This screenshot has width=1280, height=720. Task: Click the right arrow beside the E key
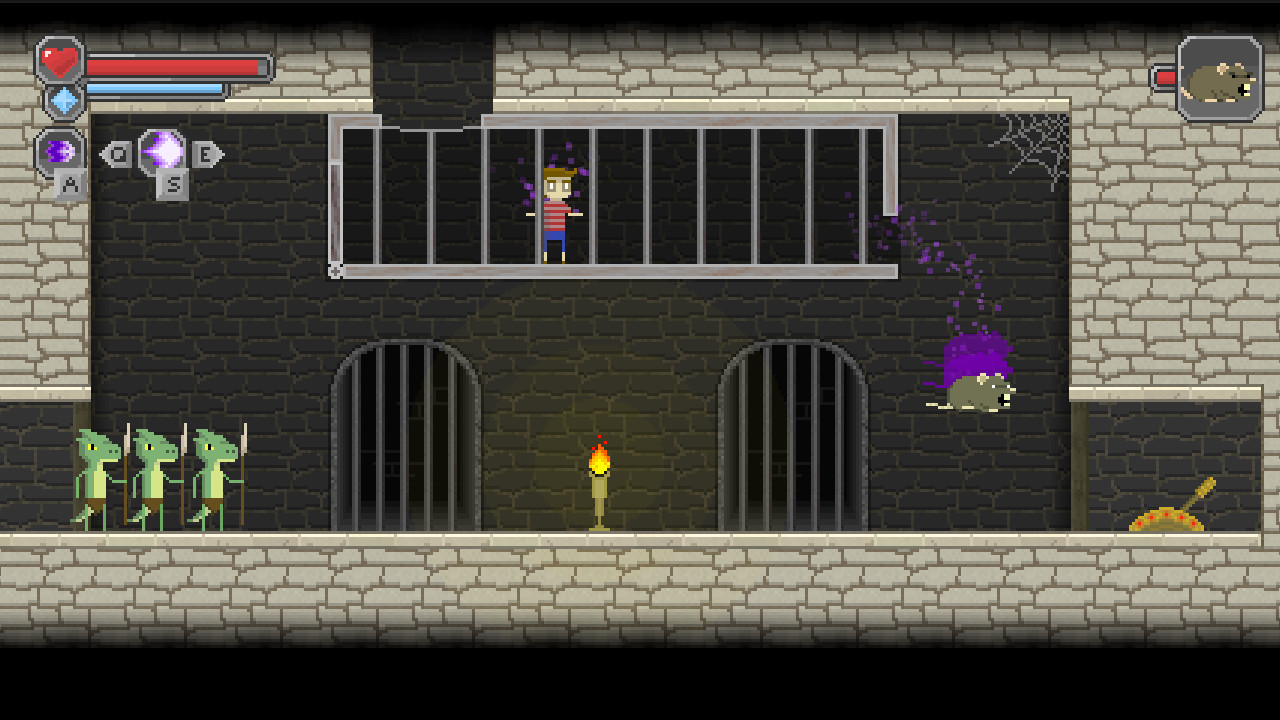click(x=220, y=152)
